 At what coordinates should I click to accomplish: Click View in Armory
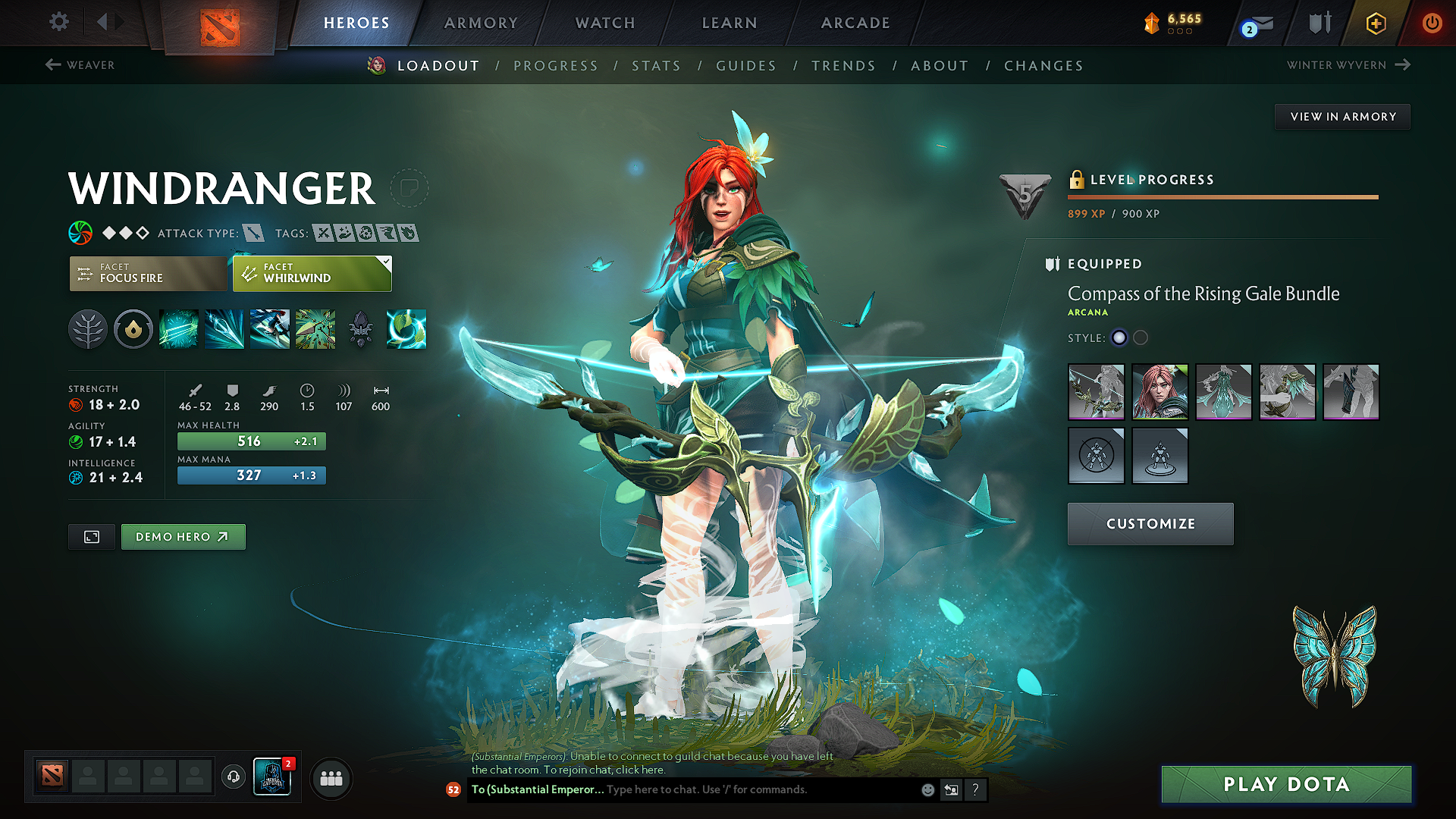(1342, 117)
